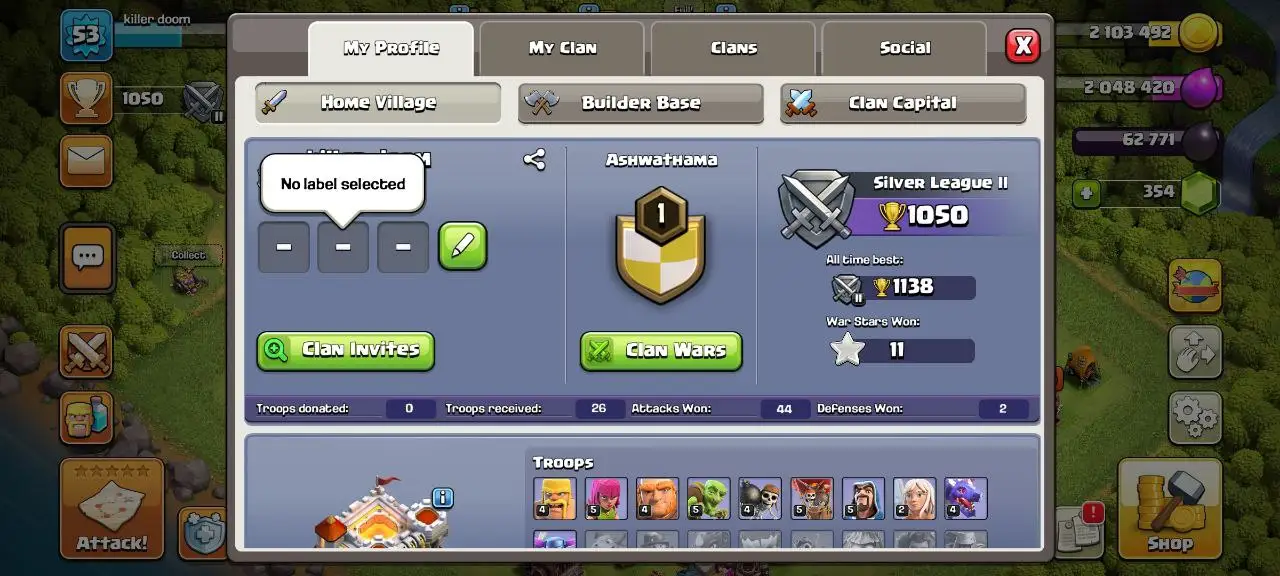This screenshot has width=1280, height=576.
Task: Select the Home Village profile button
Action: (x=377, y=103)
